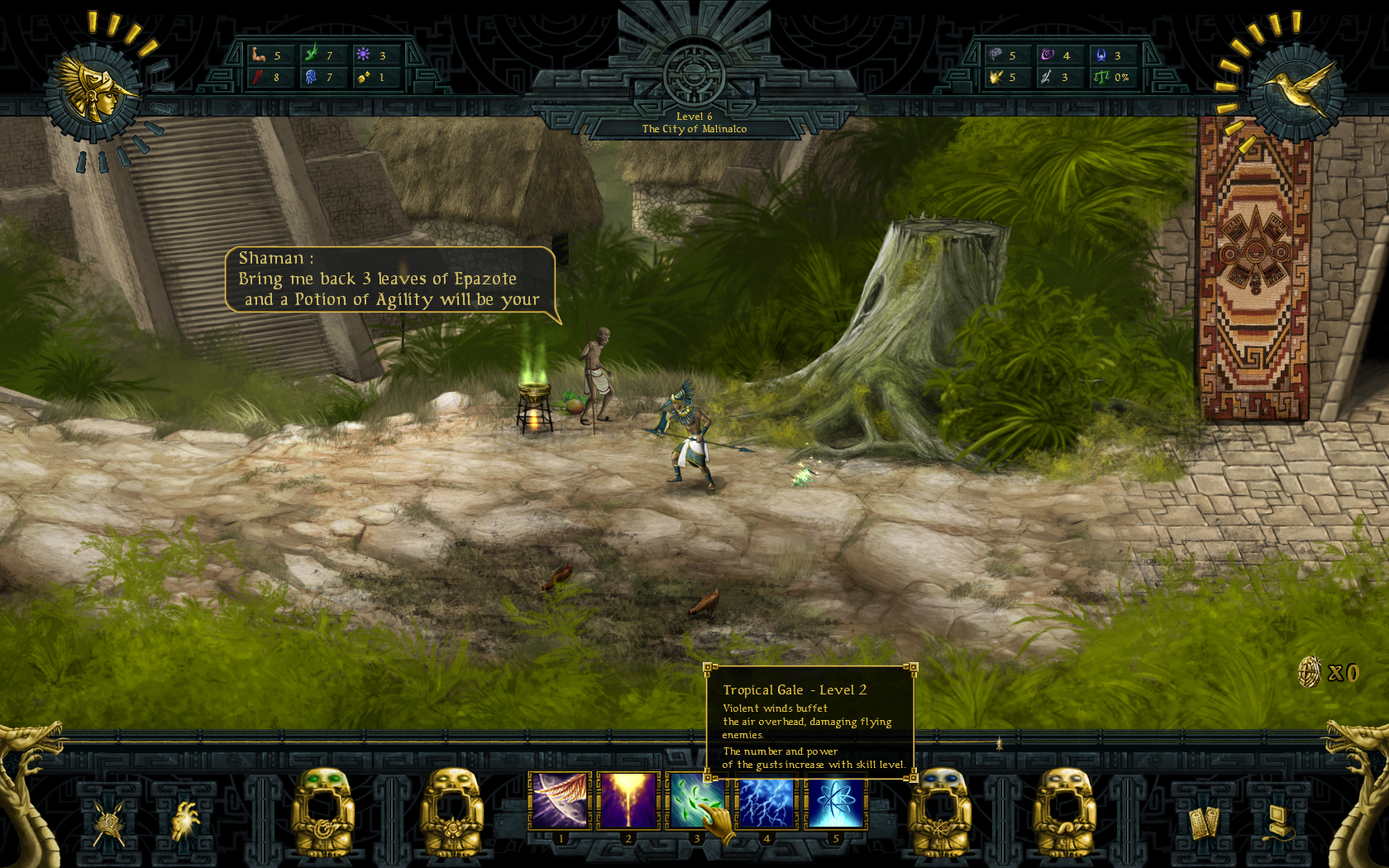Select the Tropical Gale spell in slot 3

click(699, 799)
